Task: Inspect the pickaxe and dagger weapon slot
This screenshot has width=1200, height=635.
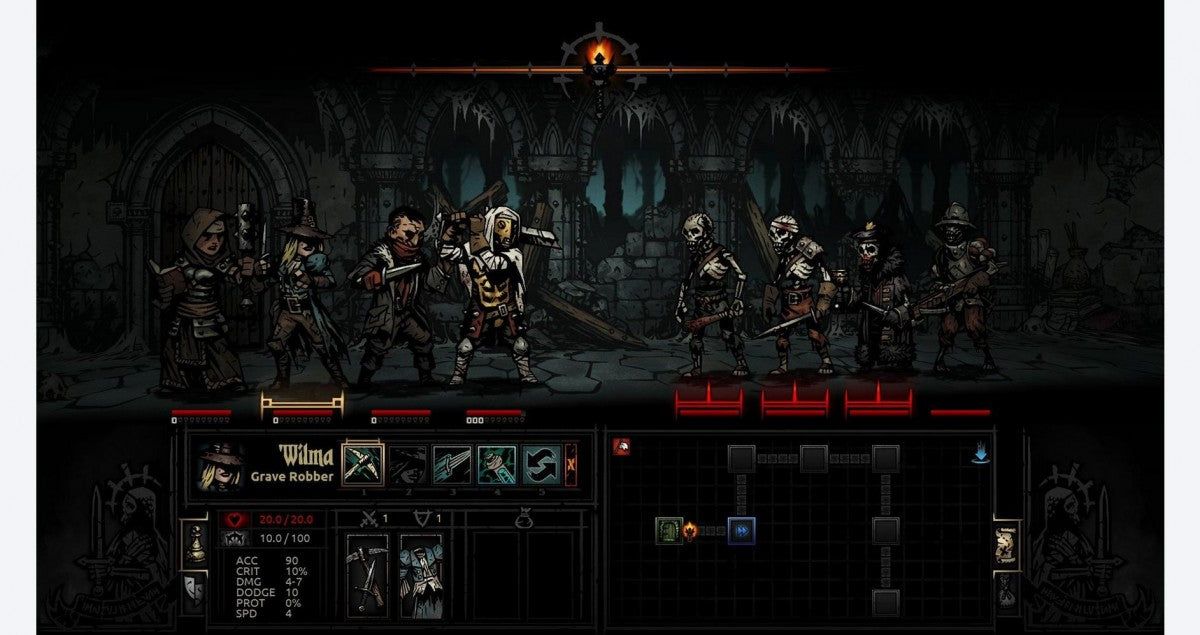Action: 366,573
